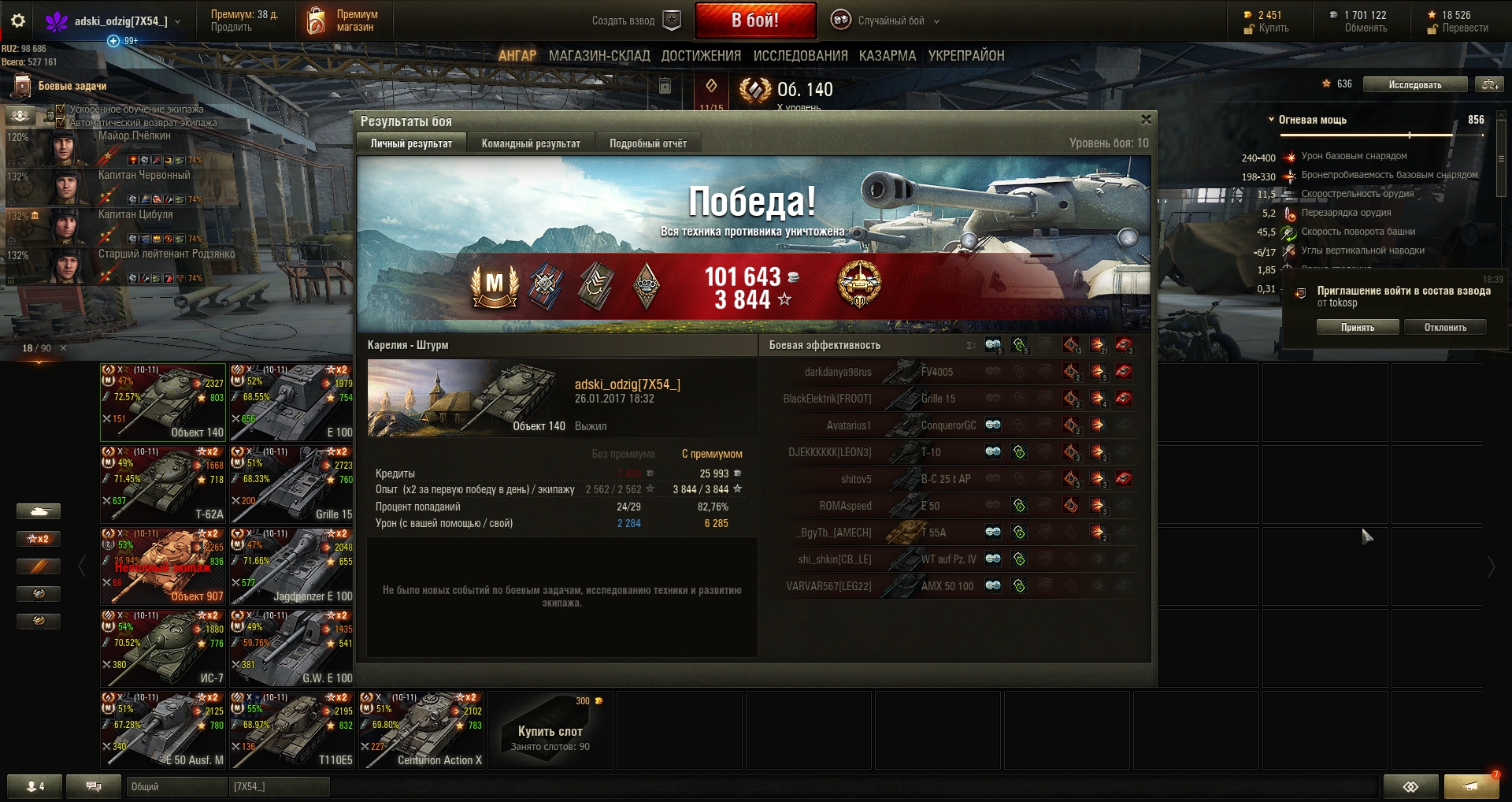The image size is (1512, 802).
Task: Start battle with the red В бой! button
Action: [754, 20]
